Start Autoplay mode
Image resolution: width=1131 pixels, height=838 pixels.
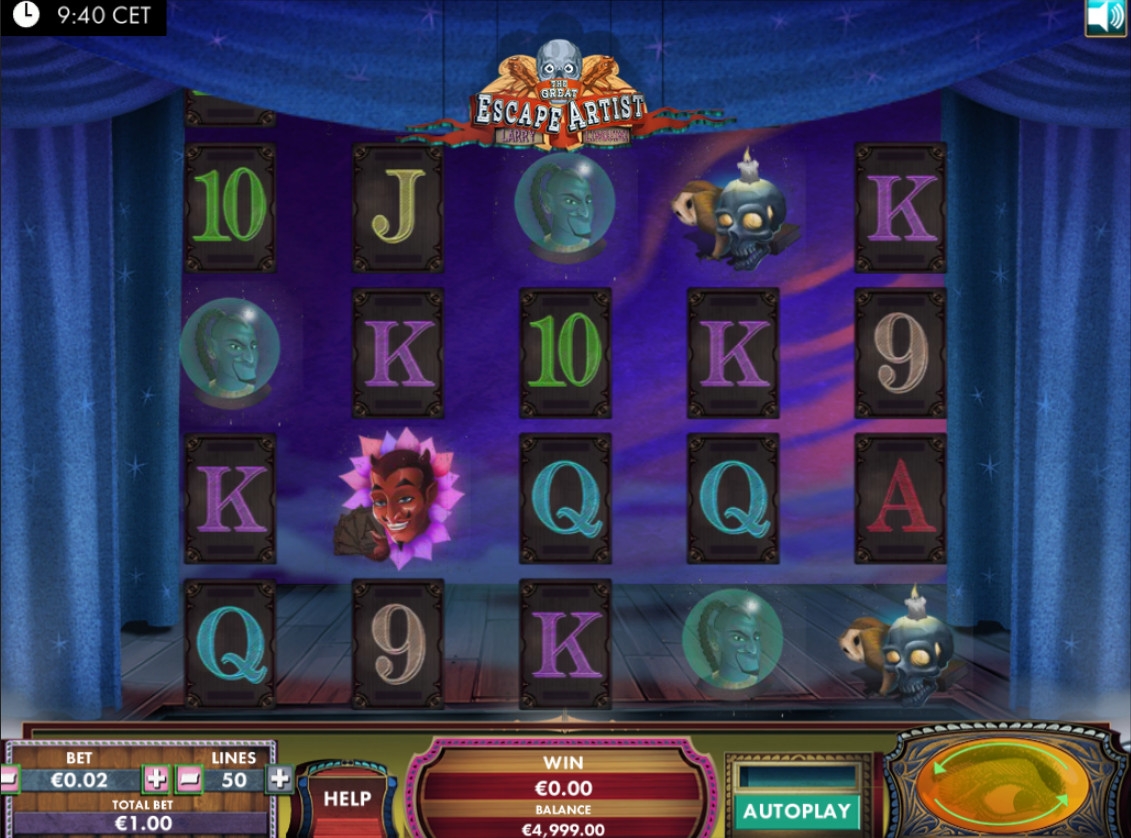tap(797, 810)
